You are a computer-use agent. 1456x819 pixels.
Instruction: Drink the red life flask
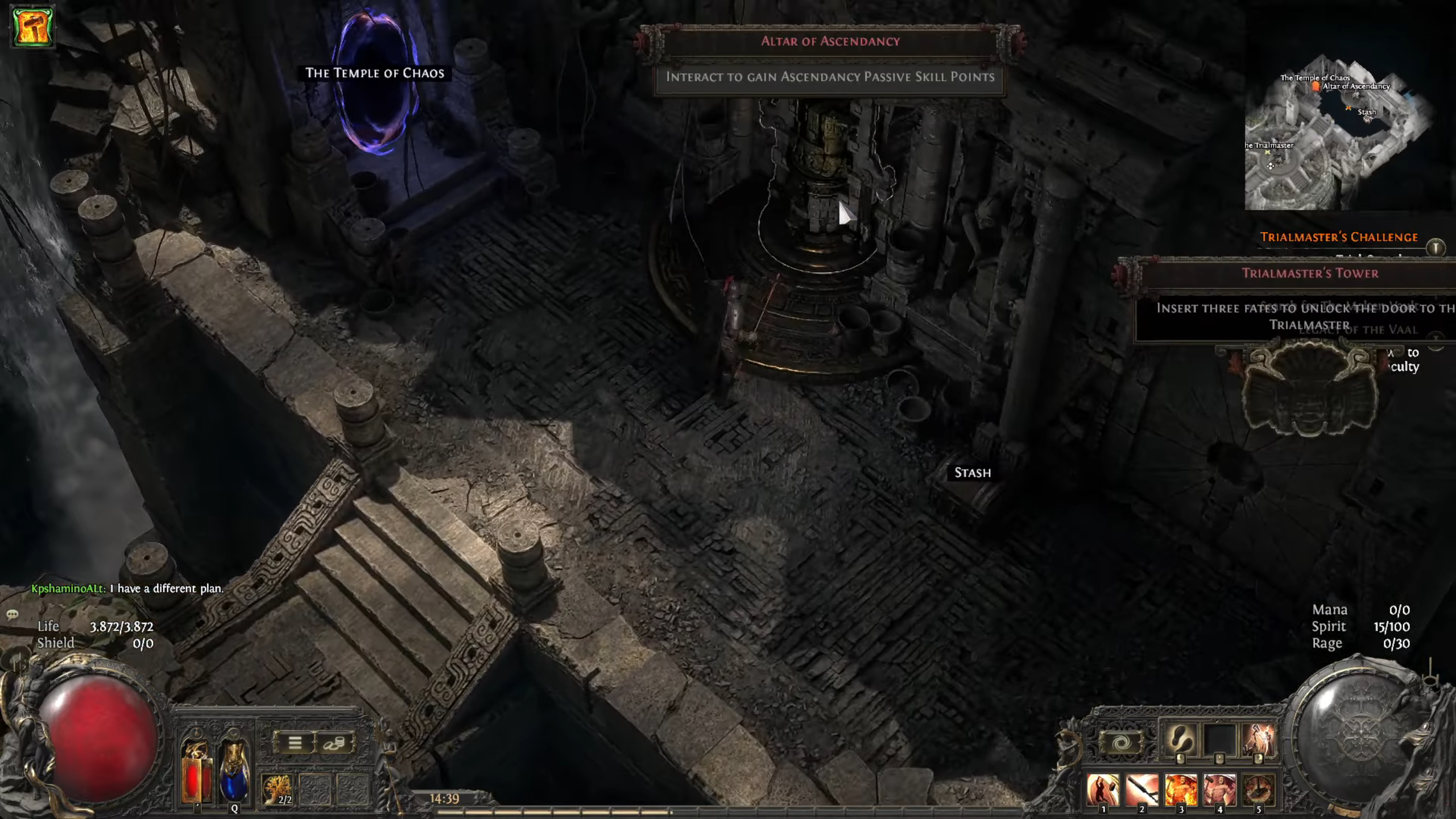point(192,775)
